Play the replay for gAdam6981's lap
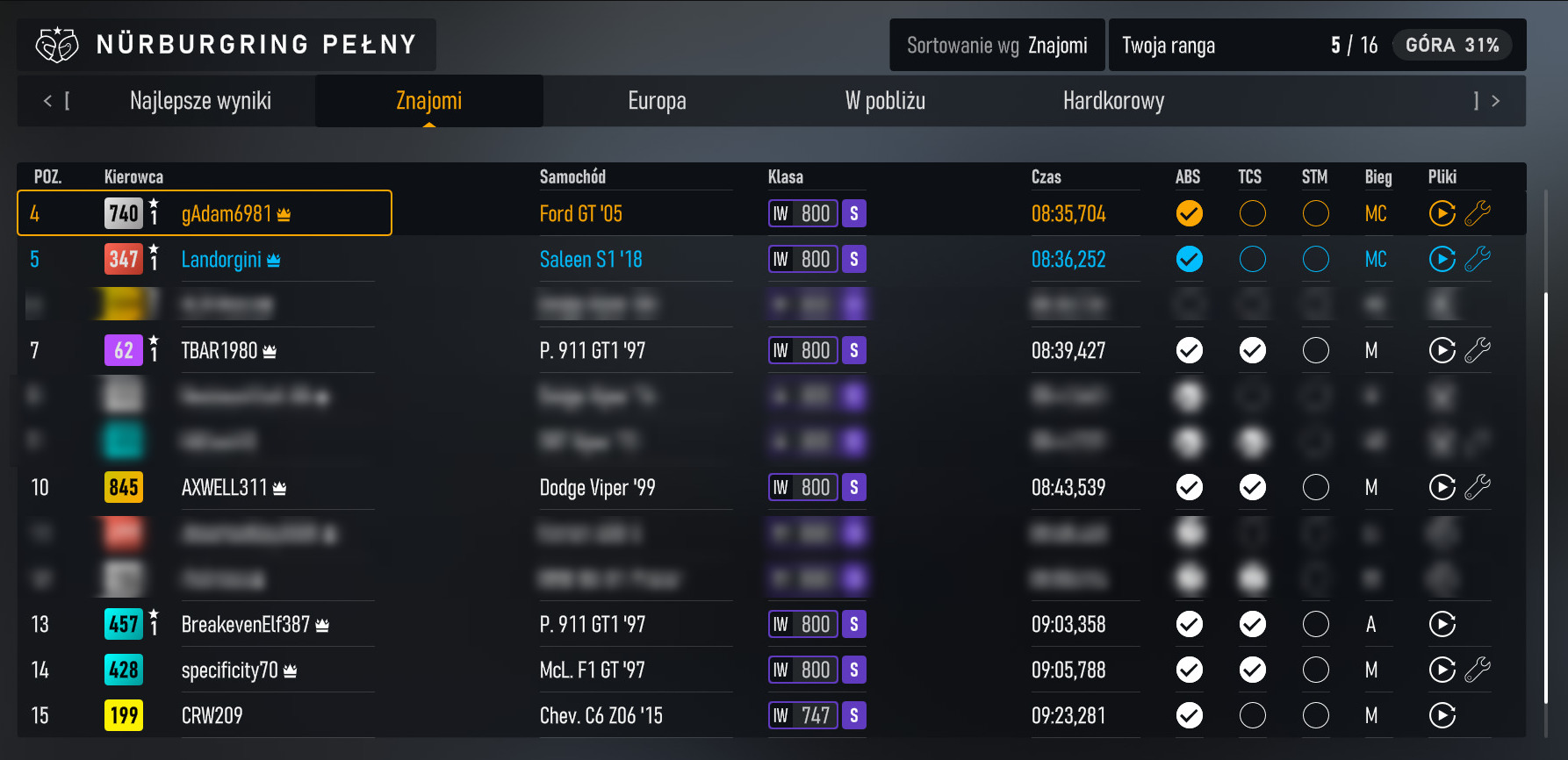The height and width of the screenshot is (760, 1568). 1442,213
